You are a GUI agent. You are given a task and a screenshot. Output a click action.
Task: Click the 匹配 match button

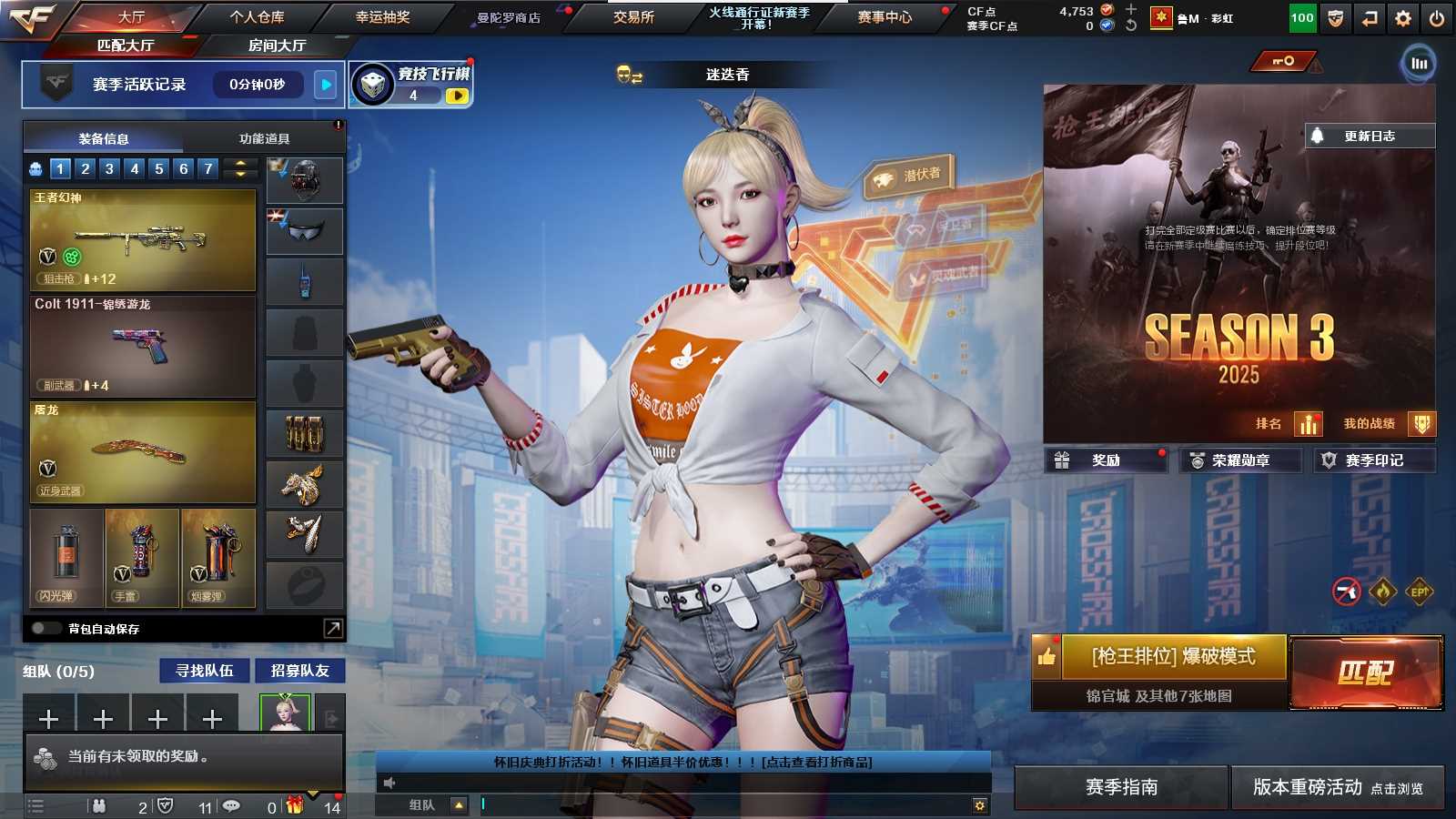tap(1365, 671)
